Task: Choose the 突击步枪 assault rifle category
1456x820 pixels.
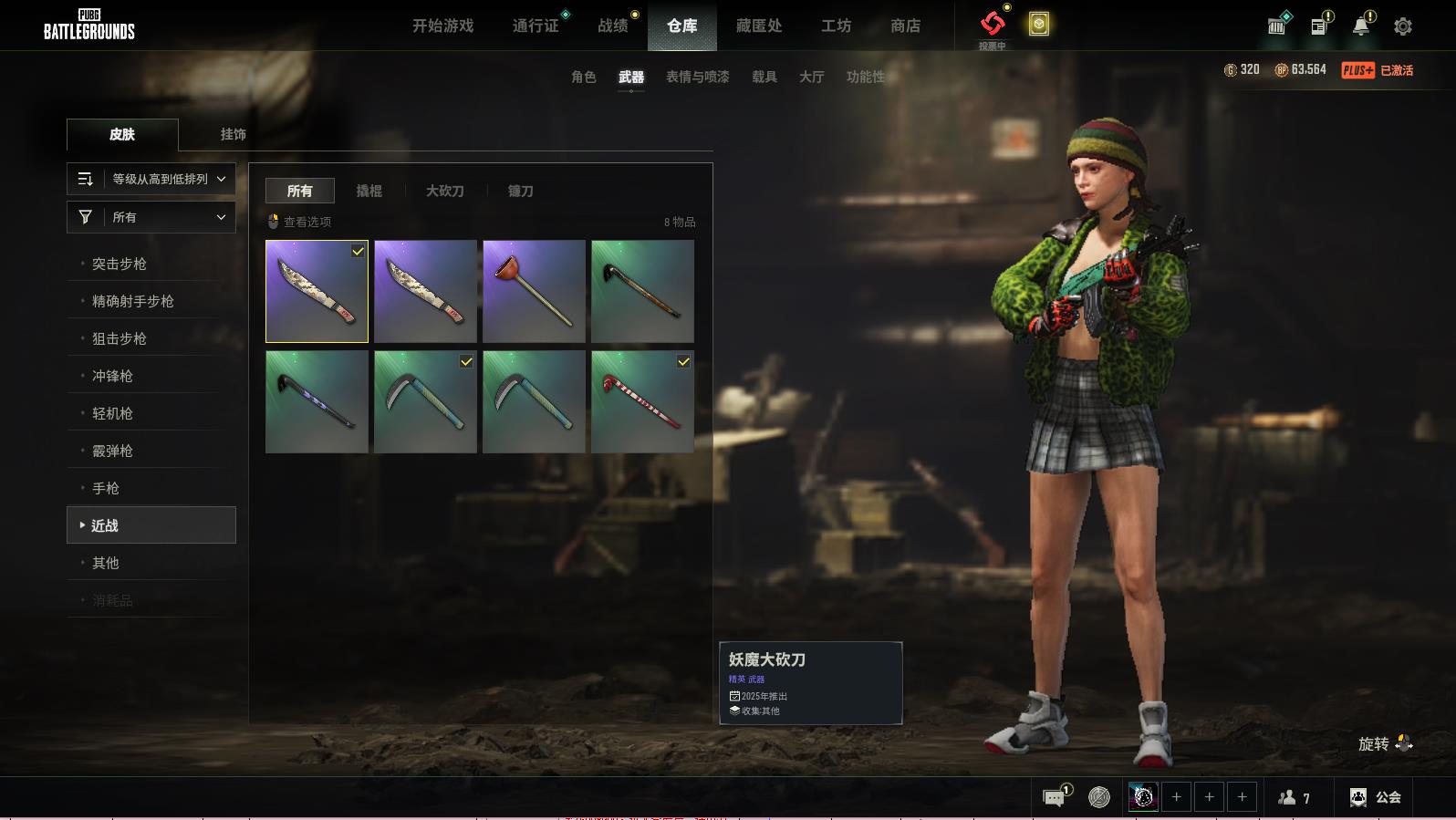Action: click(120, 264)
